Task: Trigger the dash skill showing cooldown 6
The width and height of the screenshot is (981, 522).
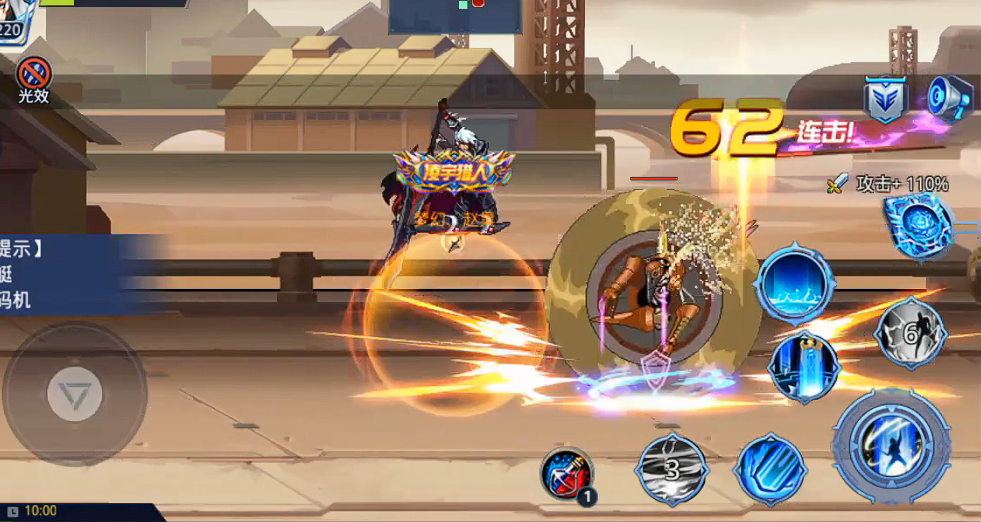Action: [909, 334]
